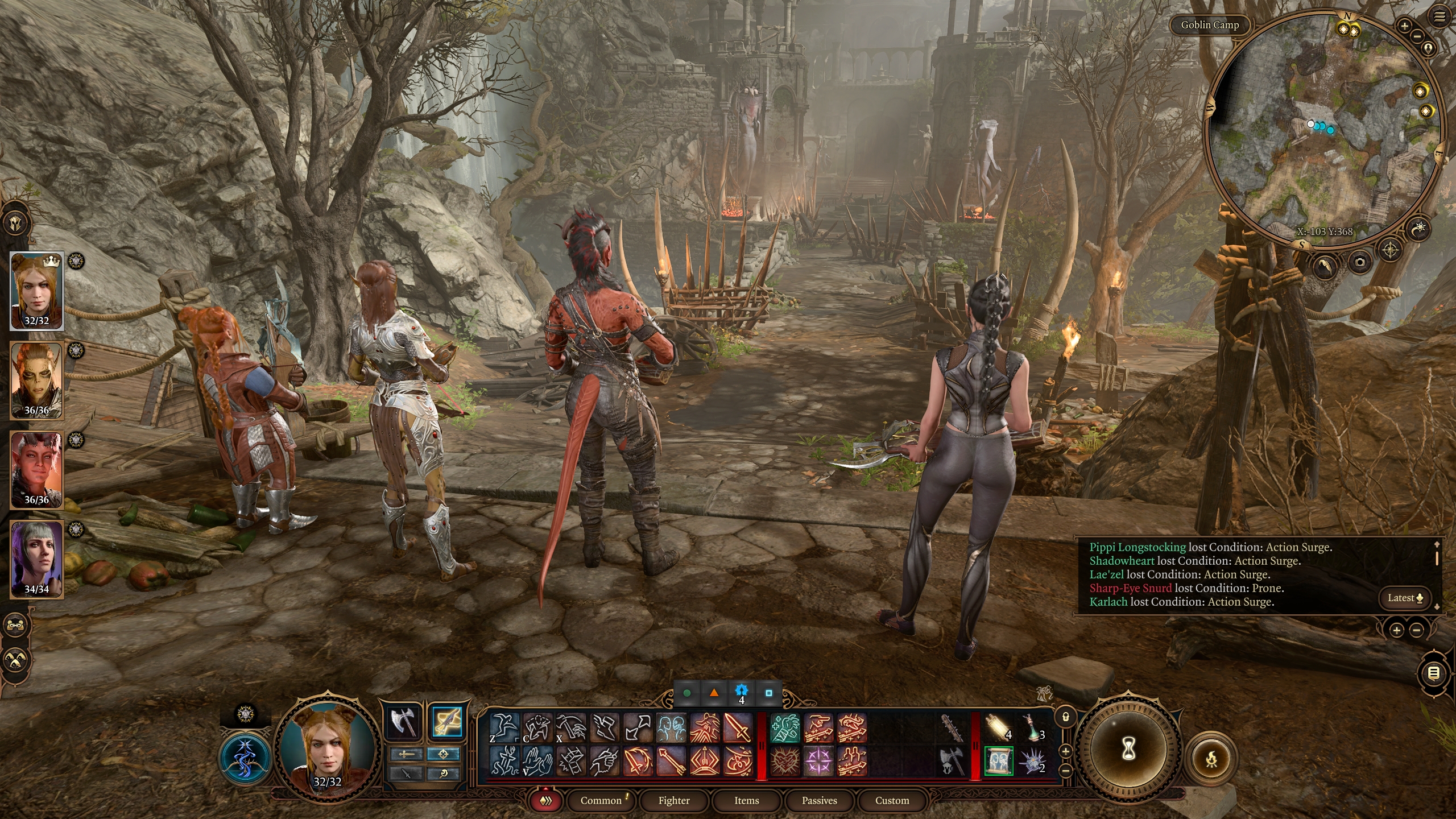Use the scroll item with count 4

pos(998,727)
